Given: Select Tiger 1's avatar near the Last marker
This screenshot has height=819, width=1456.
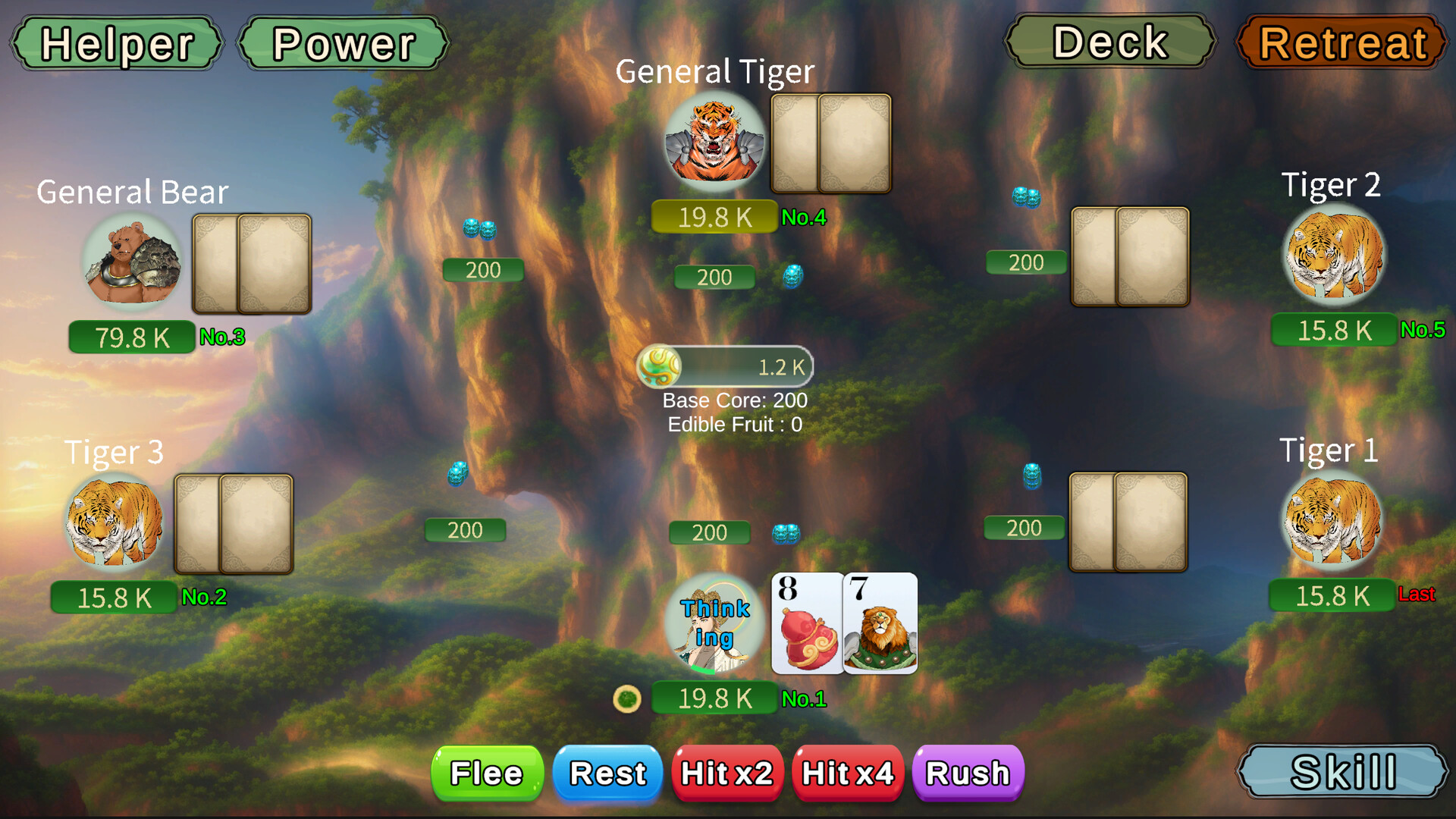Looking at the screenshot, I should click(1330, 519).
